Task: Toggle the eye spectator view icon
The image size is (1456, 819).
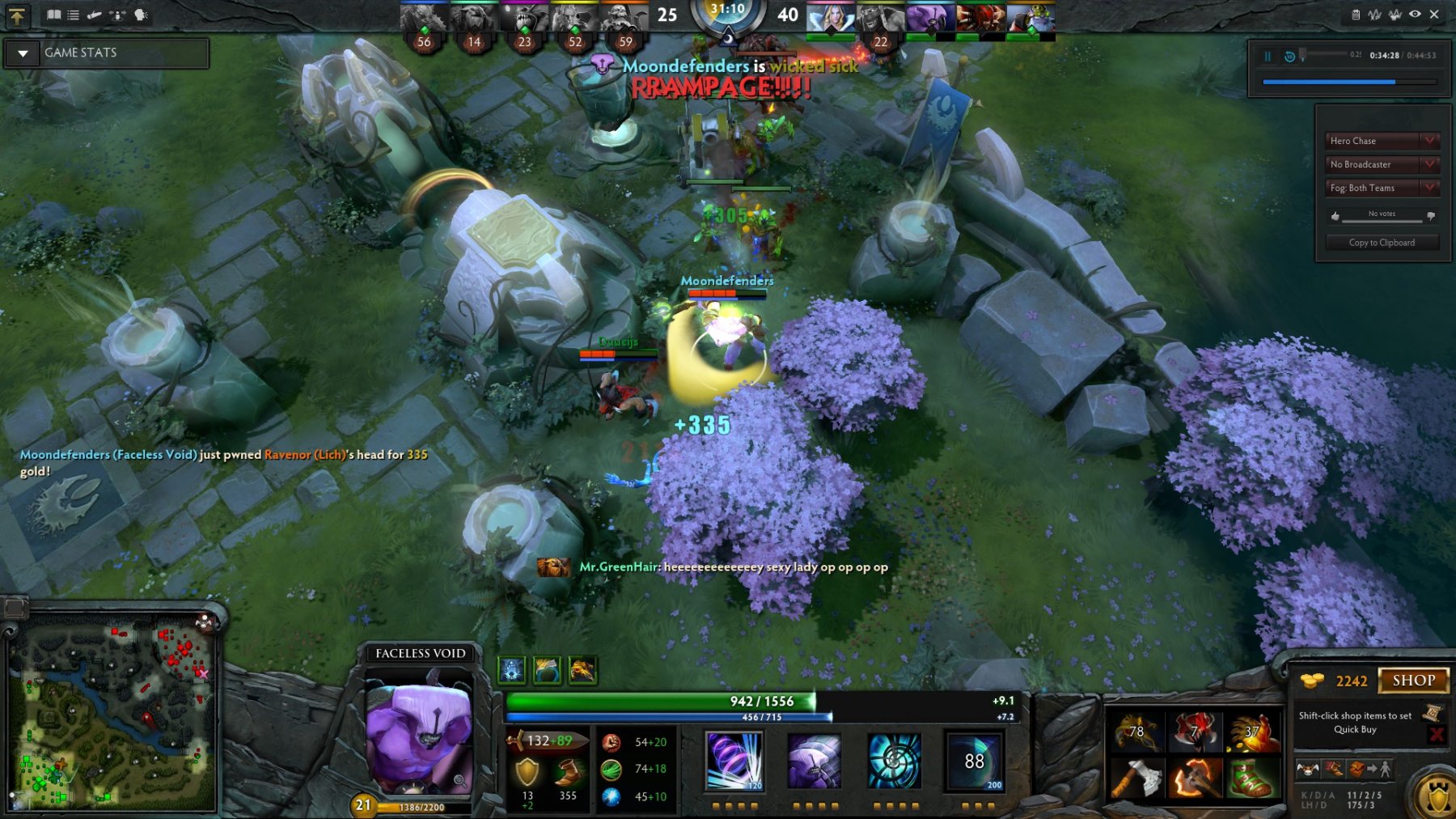Action: point(1415,15)
